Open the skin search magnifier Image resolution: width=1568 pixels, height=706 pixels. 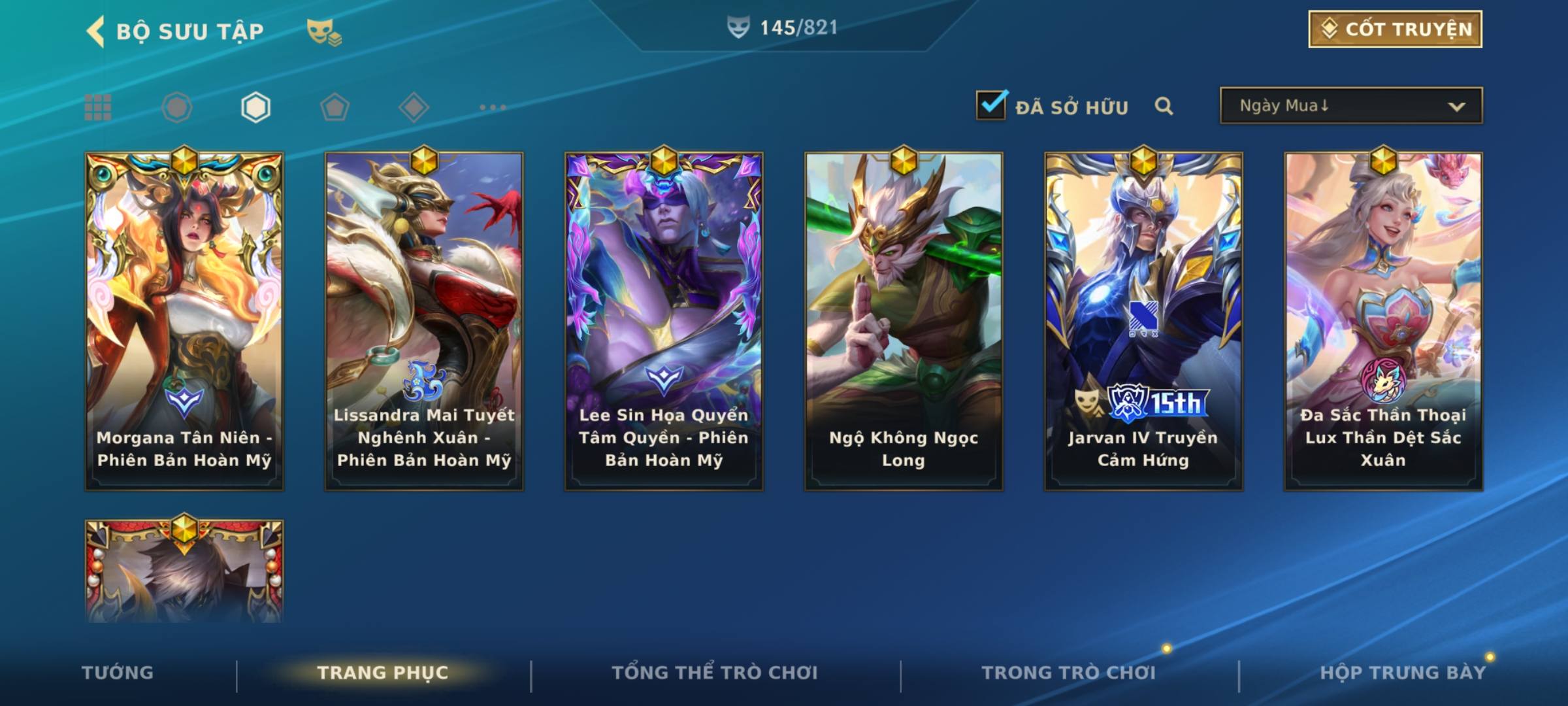pos(1164,107)
